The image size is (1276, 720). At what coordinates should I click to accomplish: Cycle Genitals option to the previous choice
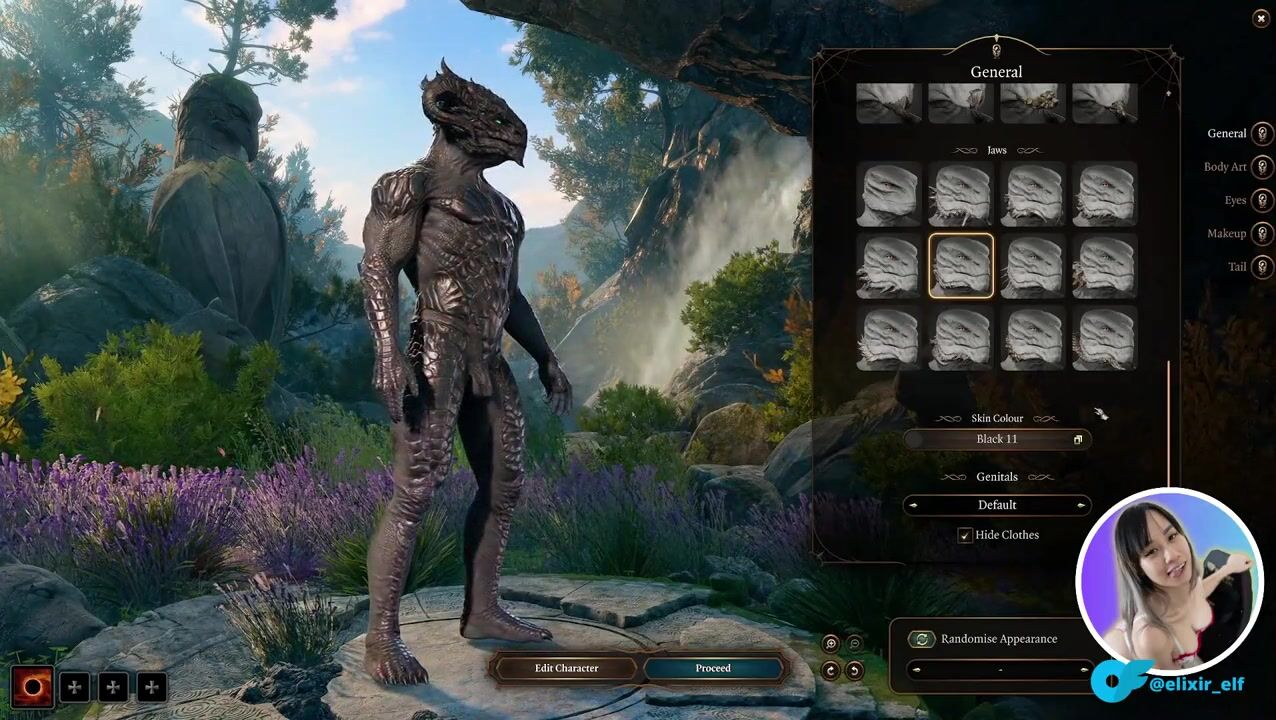pyautogui.click(x=912, y=505)
